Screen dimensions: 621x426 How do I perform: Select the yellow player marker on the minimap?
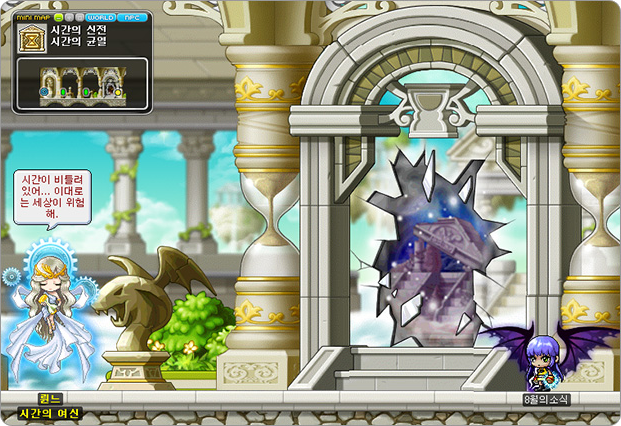(x=118, y=93)
